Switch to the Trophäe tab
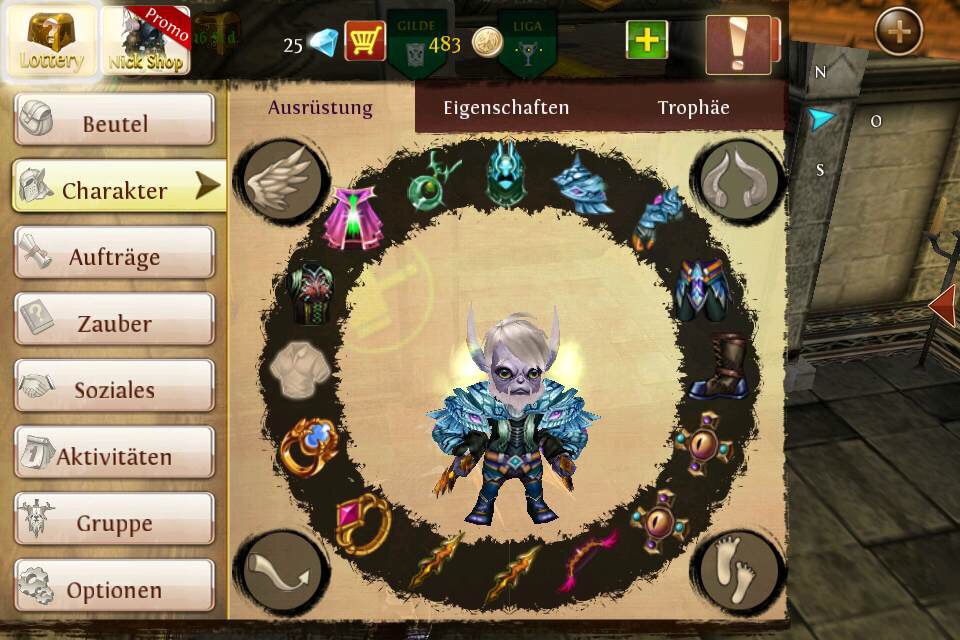Screen dimensions: 960x640 [693, 108]
